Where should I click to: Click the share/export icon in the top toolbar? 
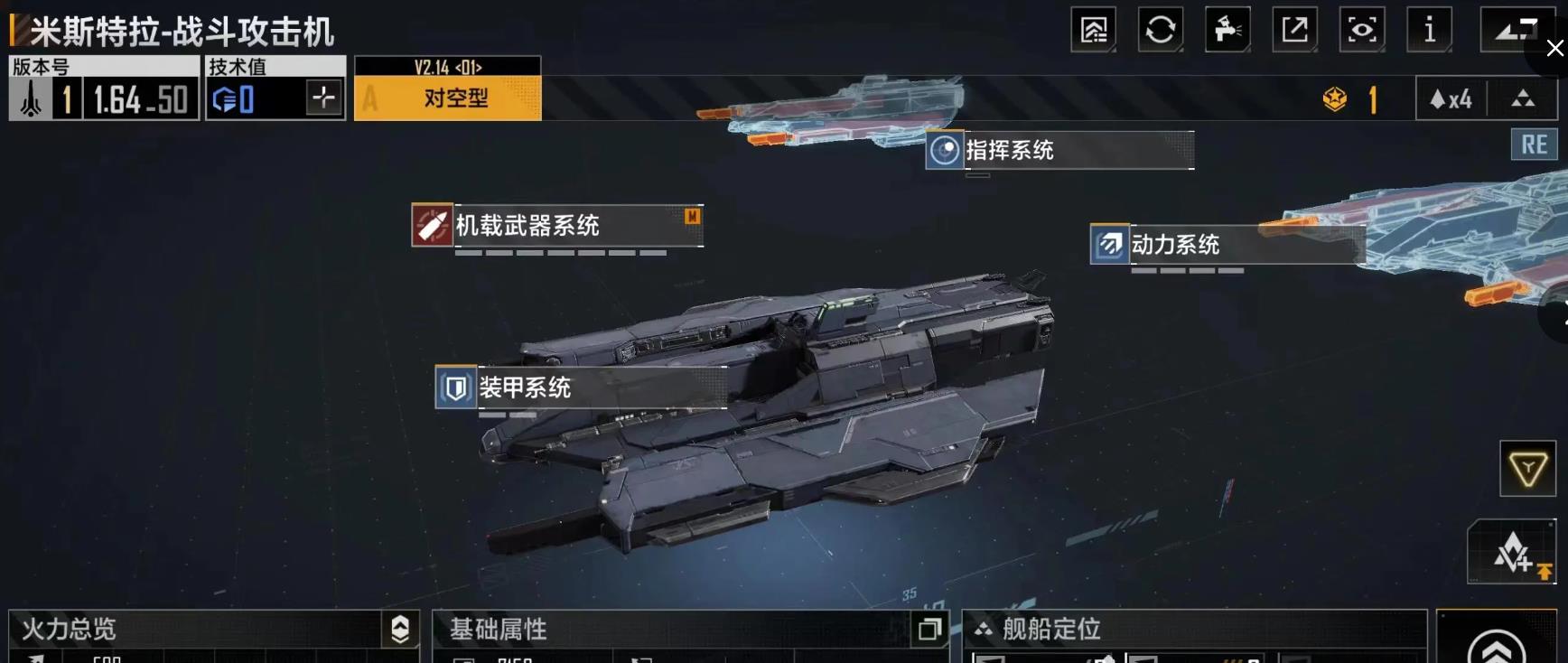[x=1294, y=29]
